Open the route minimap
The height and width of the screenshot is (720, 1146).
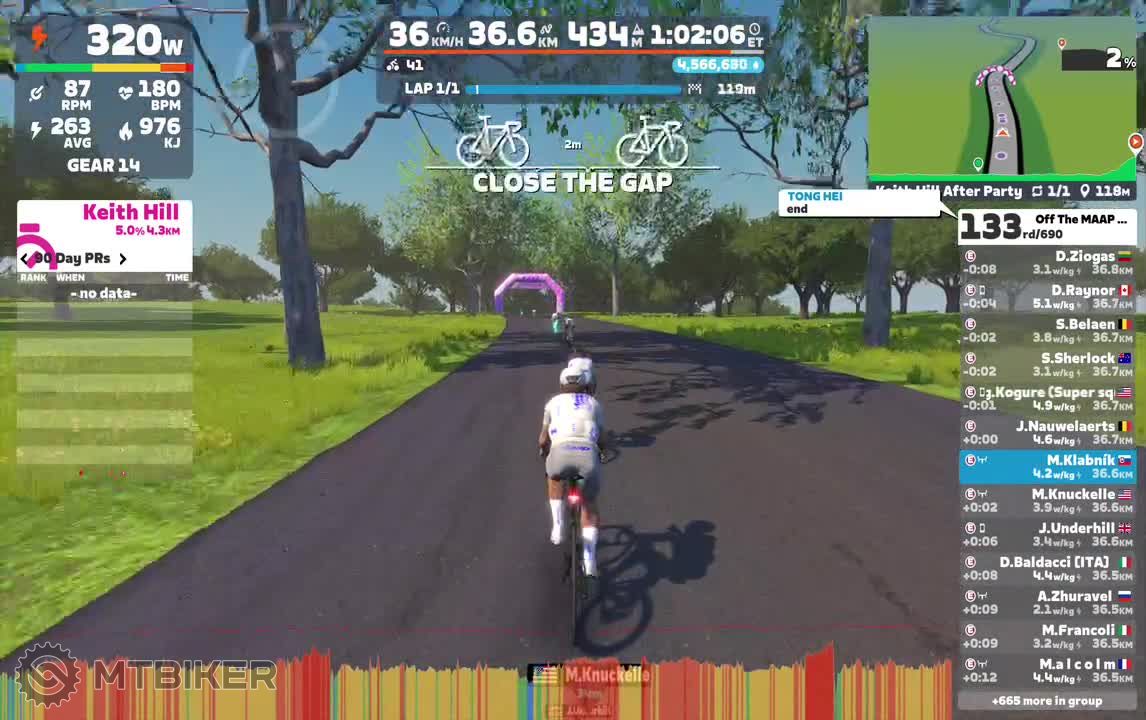pyautogui.click(x=1002, y=98)
